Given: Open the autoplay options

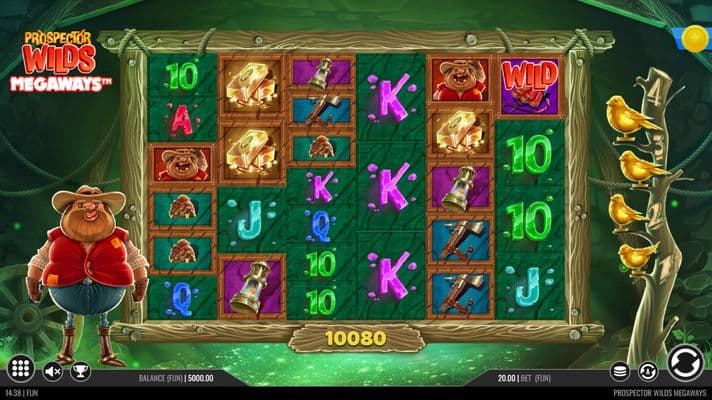Looking at the screenshot, I should pyautogui.click(x=647, y=371).
